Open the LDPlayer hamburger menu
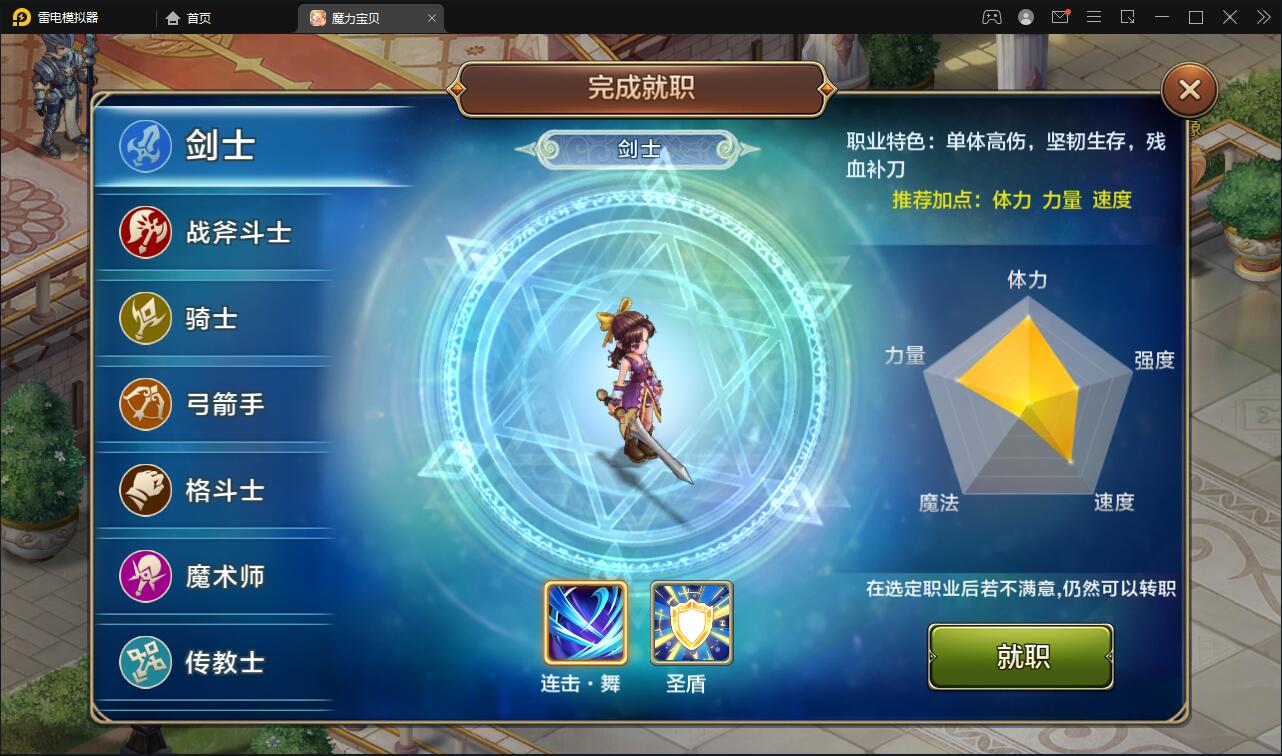The height and width of the screenshot is (756, 1282). pos(1093,17)
